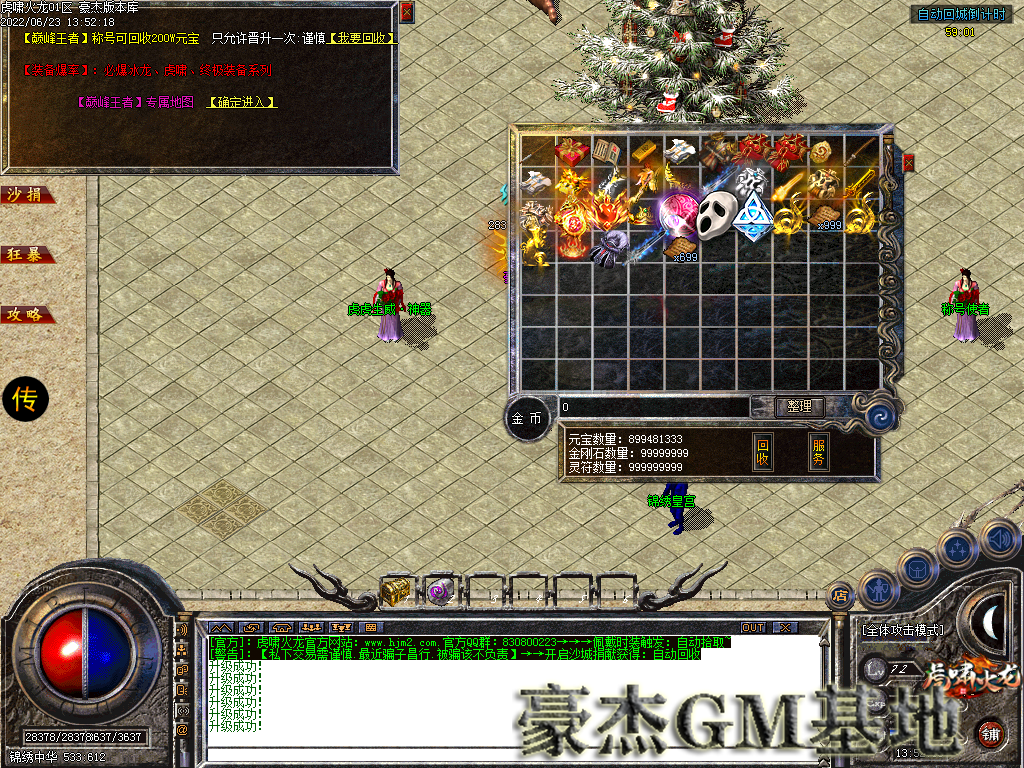Choose 【确定进入】 to enter the exclusive map
This screenshot has height=768, width=1024.
[241, 102]
